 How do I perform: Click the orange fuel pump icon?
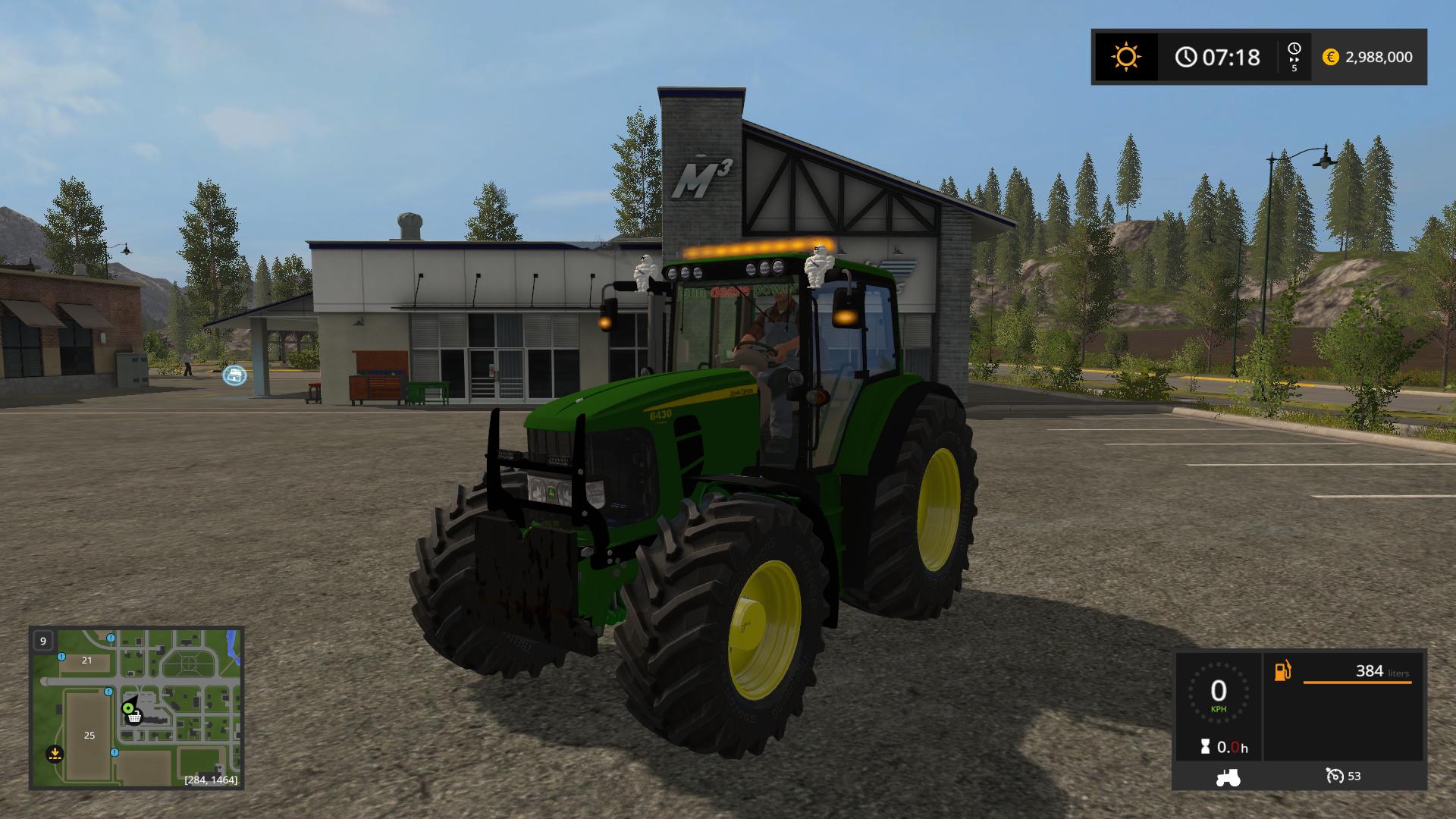tap(1282, 671)
